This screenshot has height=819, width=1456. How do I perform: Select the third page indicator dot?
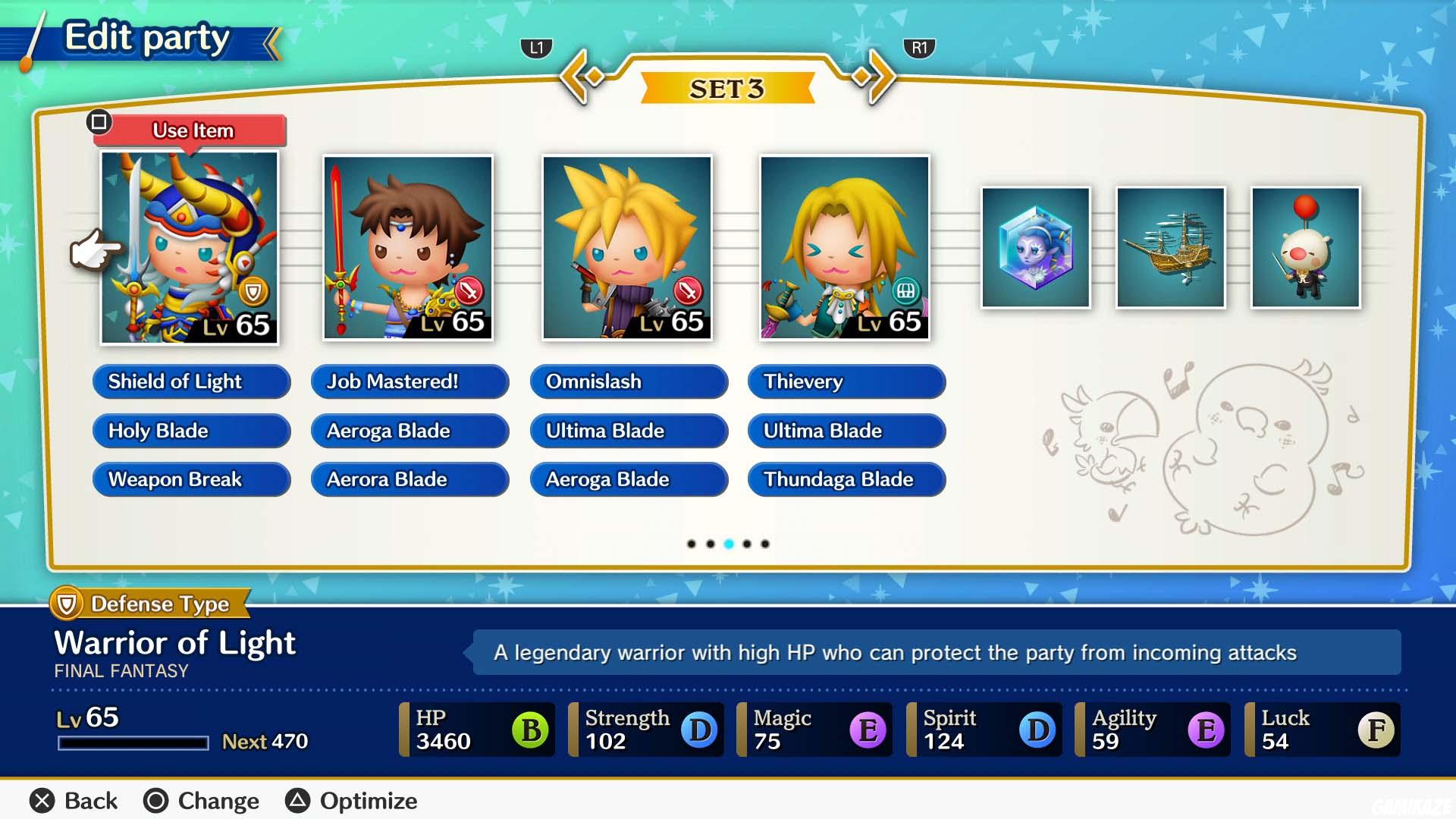729,544
